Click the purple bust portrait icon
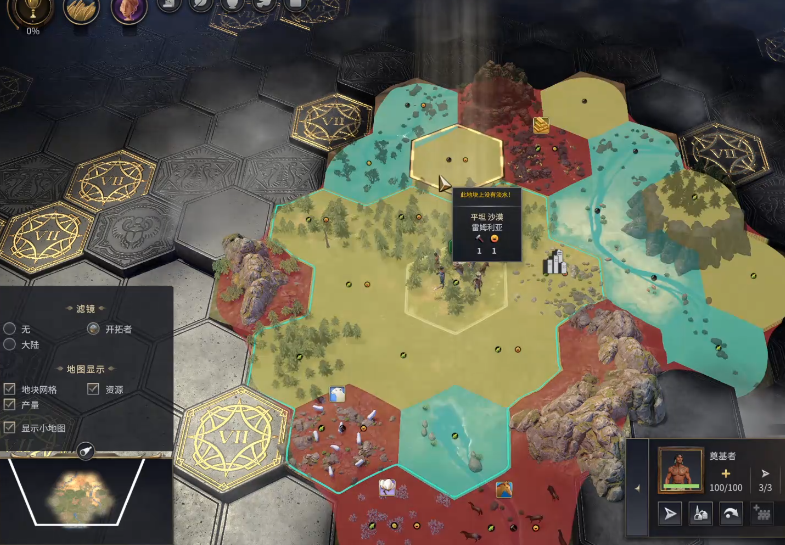 [128, 10]
